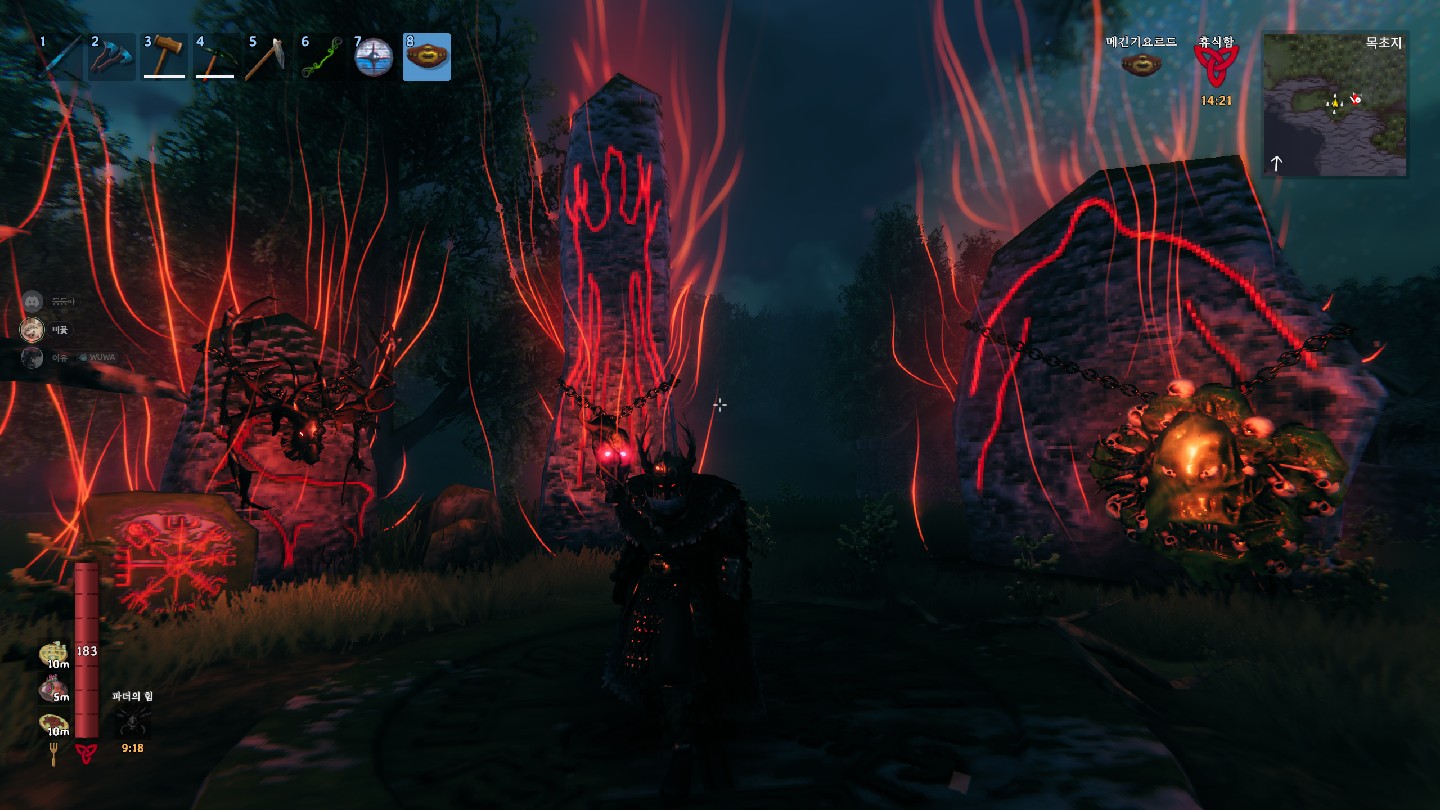
Task: Click the spider forsaken power icon
Action: (x=132, y=722)
